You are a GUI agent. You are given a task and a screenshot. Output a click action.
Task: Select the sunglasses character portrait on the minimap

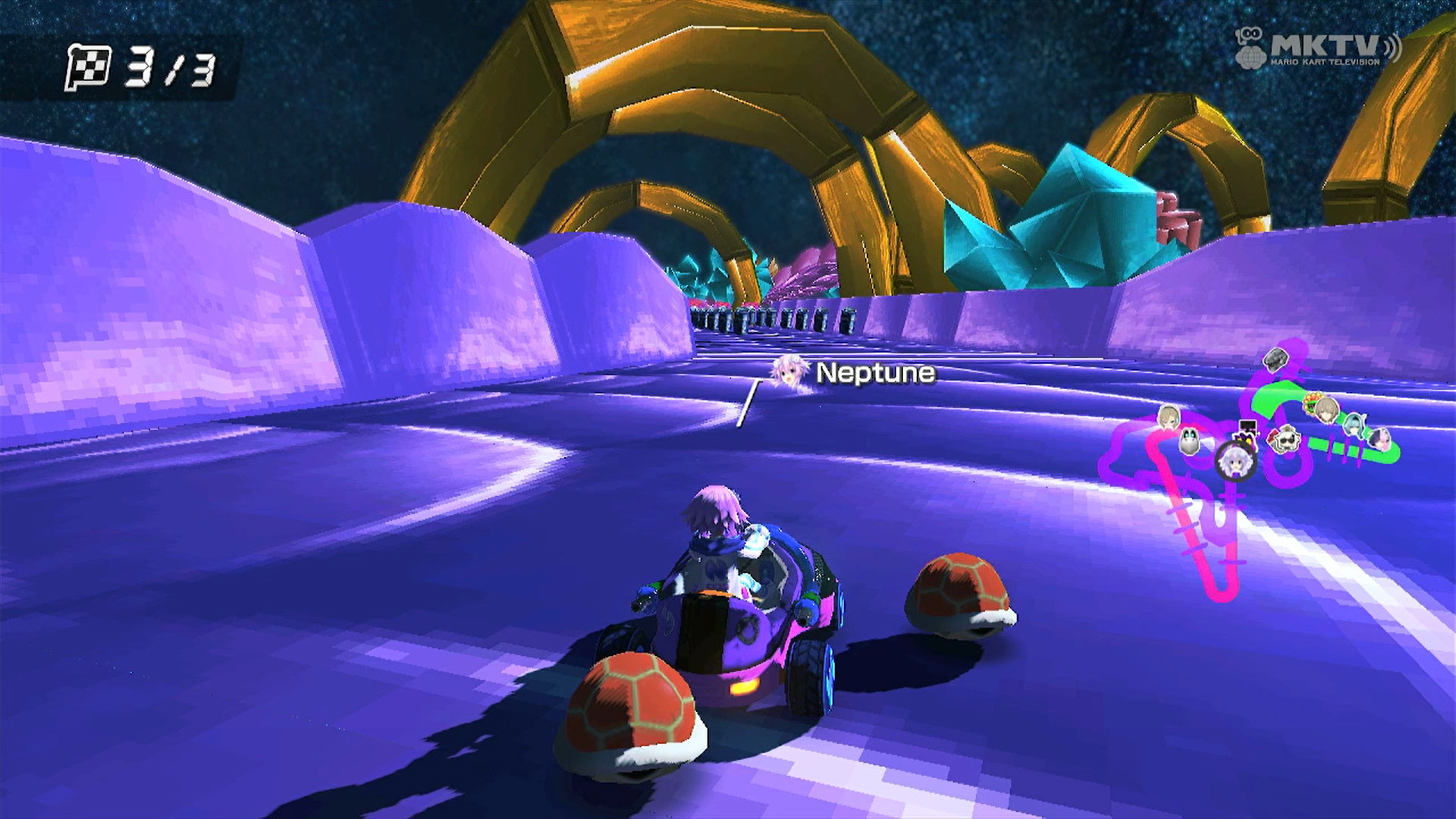(1288, 438)
